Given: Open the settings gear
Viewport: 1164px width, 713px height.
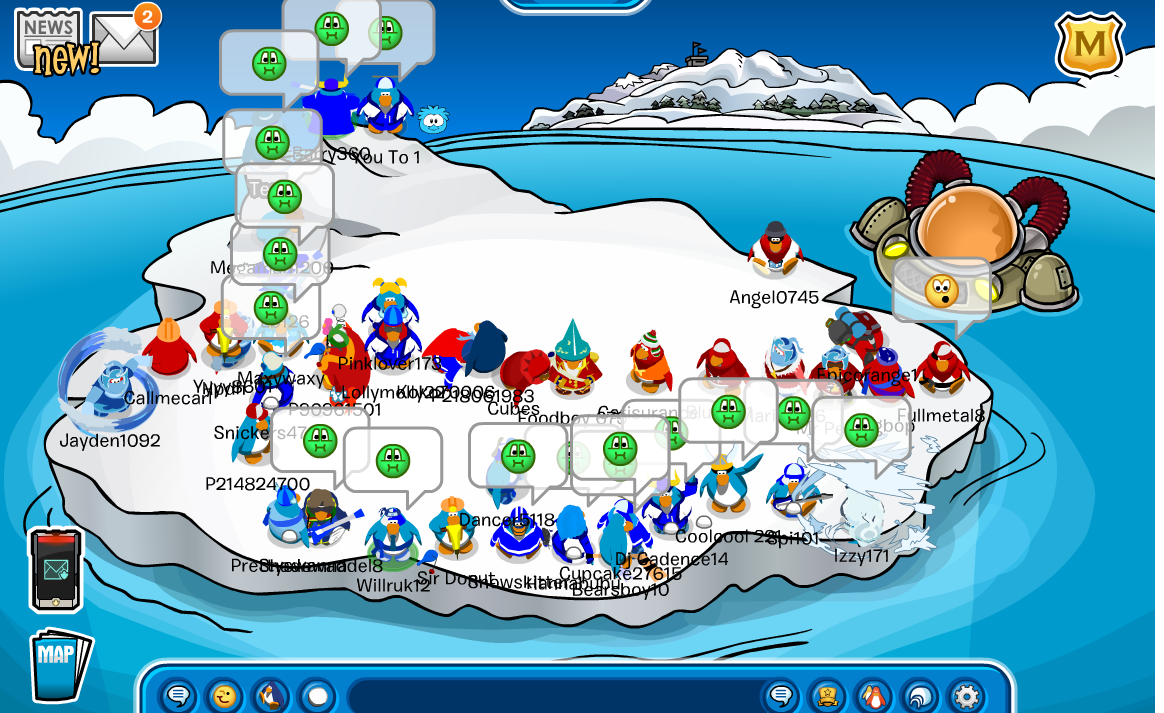Looking at the screenshot, I should tap(966, 696).
